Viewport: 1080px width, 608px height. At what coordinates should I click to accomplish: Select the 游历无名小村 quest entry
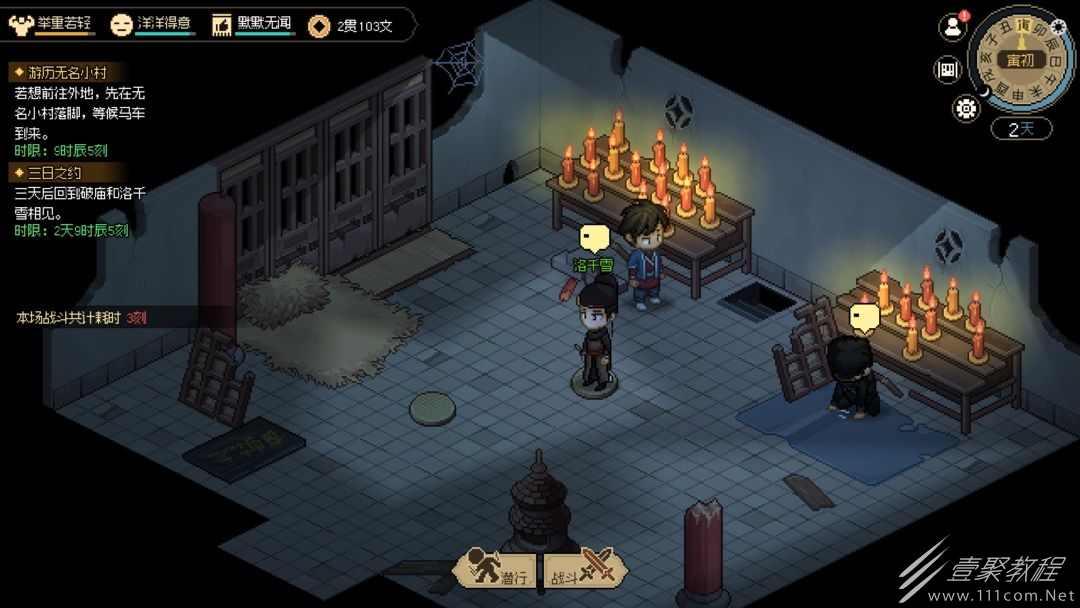coord(60,72)
